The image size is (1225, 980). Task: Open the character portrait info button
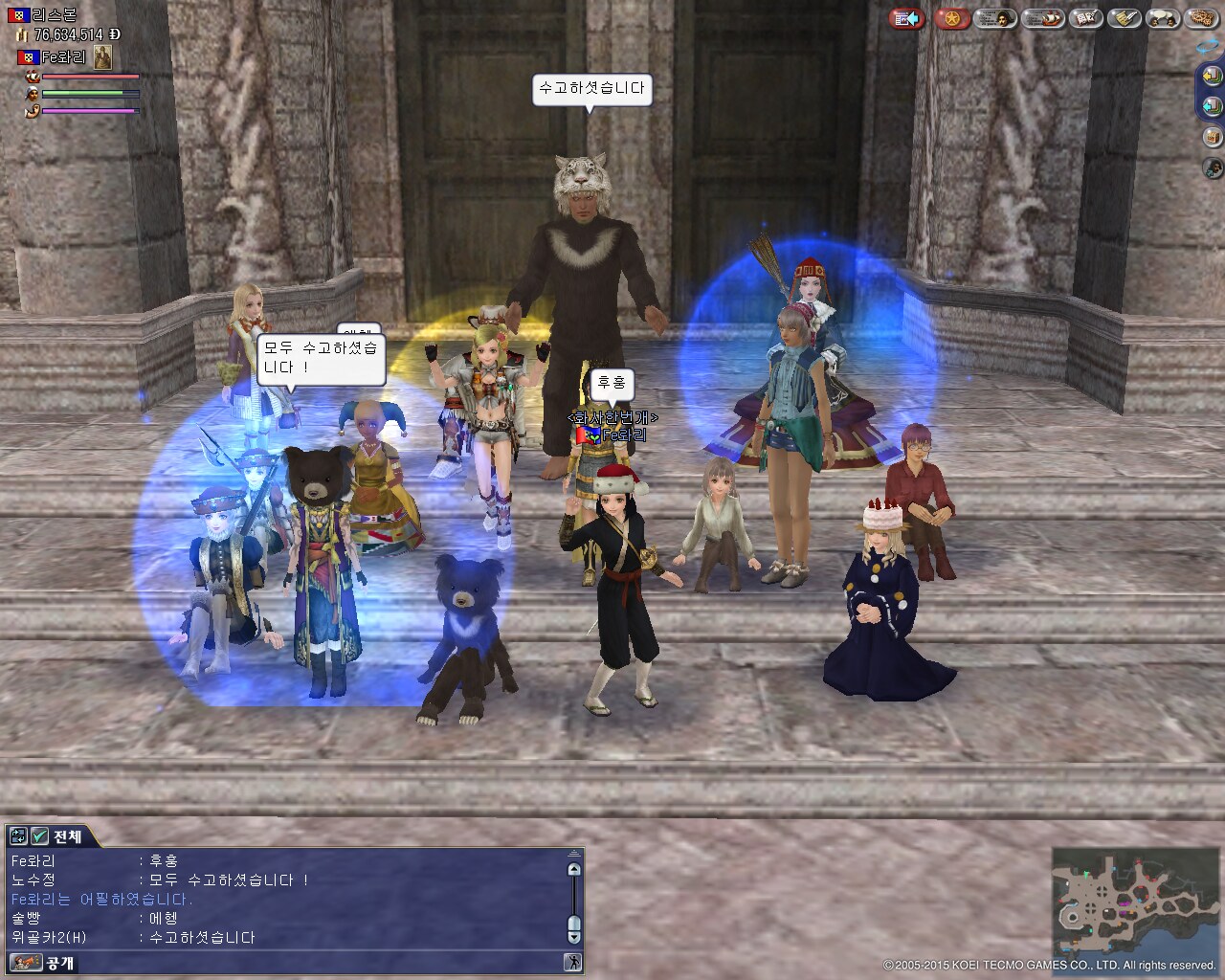[996, 18]
